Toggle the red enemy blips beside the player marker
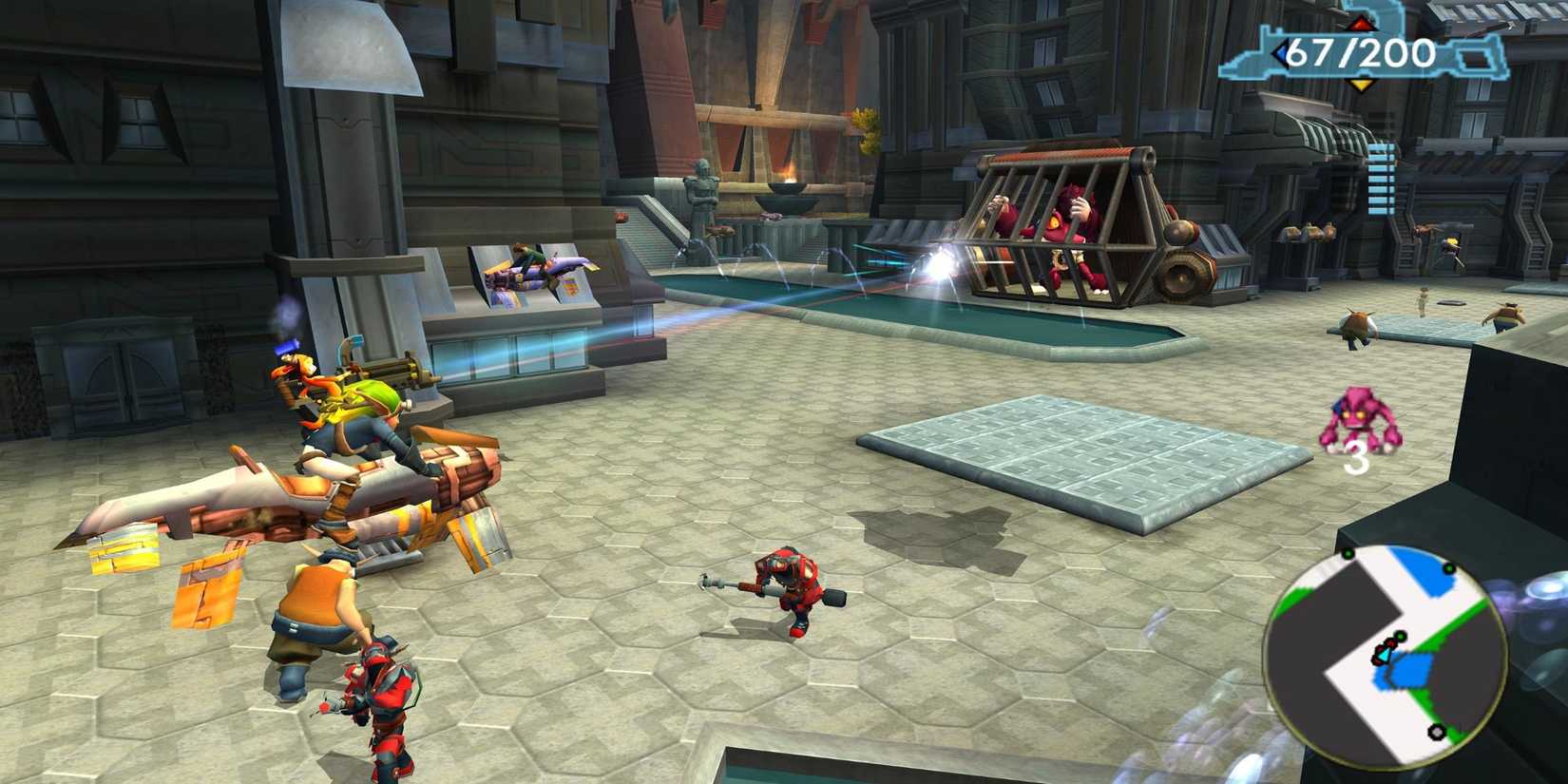This screenshot has height=784, width=1568. click(x=1380, y=650)
